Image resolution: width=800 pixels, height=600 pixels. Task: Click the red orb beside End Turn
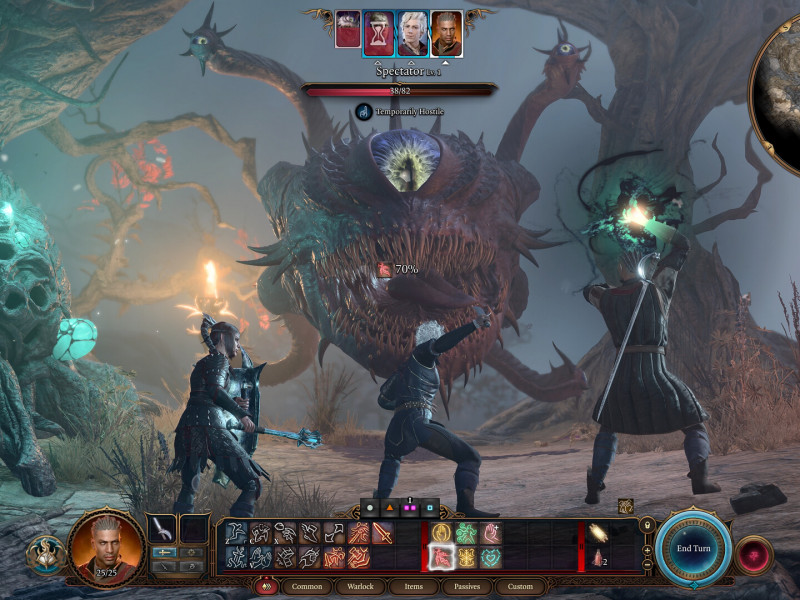click(x=752, y=553)
